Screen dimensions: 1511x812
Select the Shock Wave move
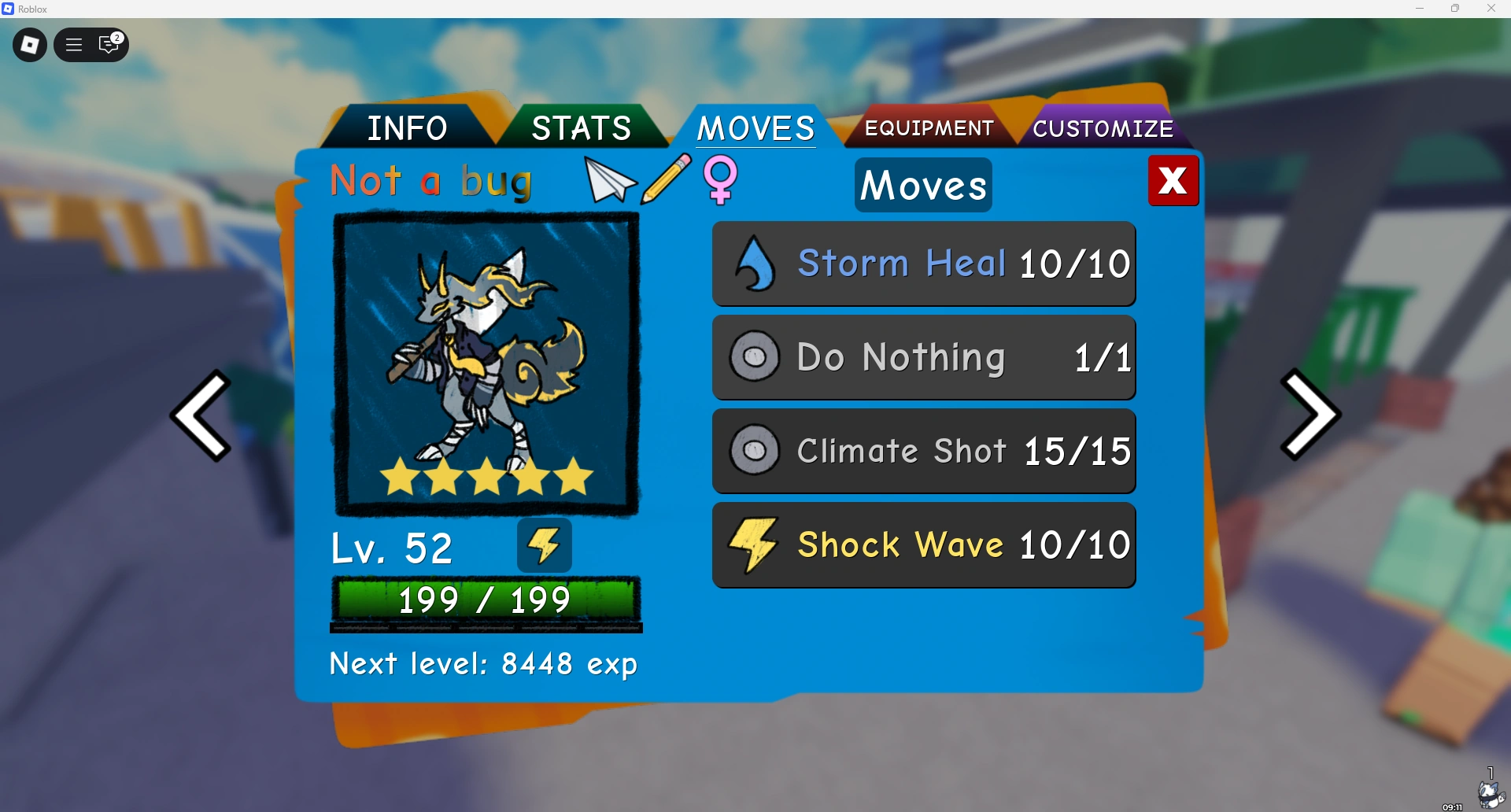pyautogui.click(x=925, y=544)
